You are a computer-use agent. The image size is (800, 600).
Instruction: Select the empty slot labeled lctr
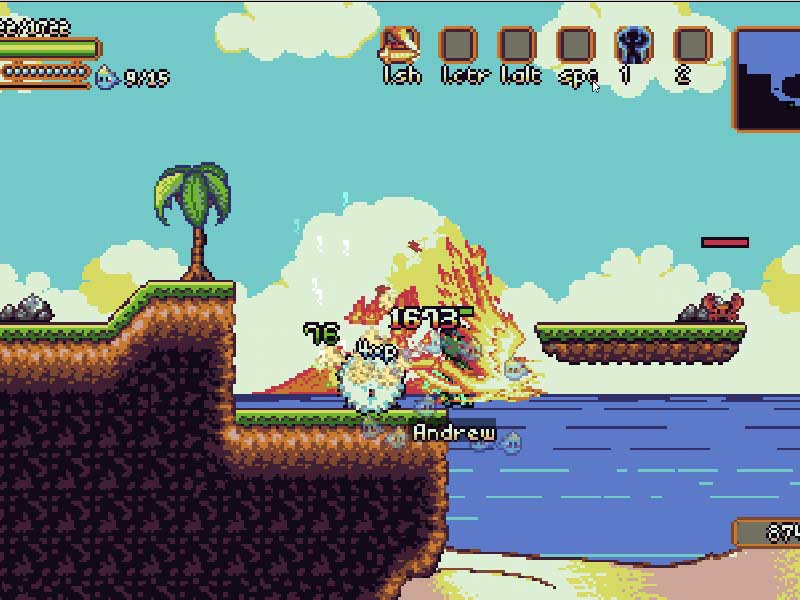point(458,45)
